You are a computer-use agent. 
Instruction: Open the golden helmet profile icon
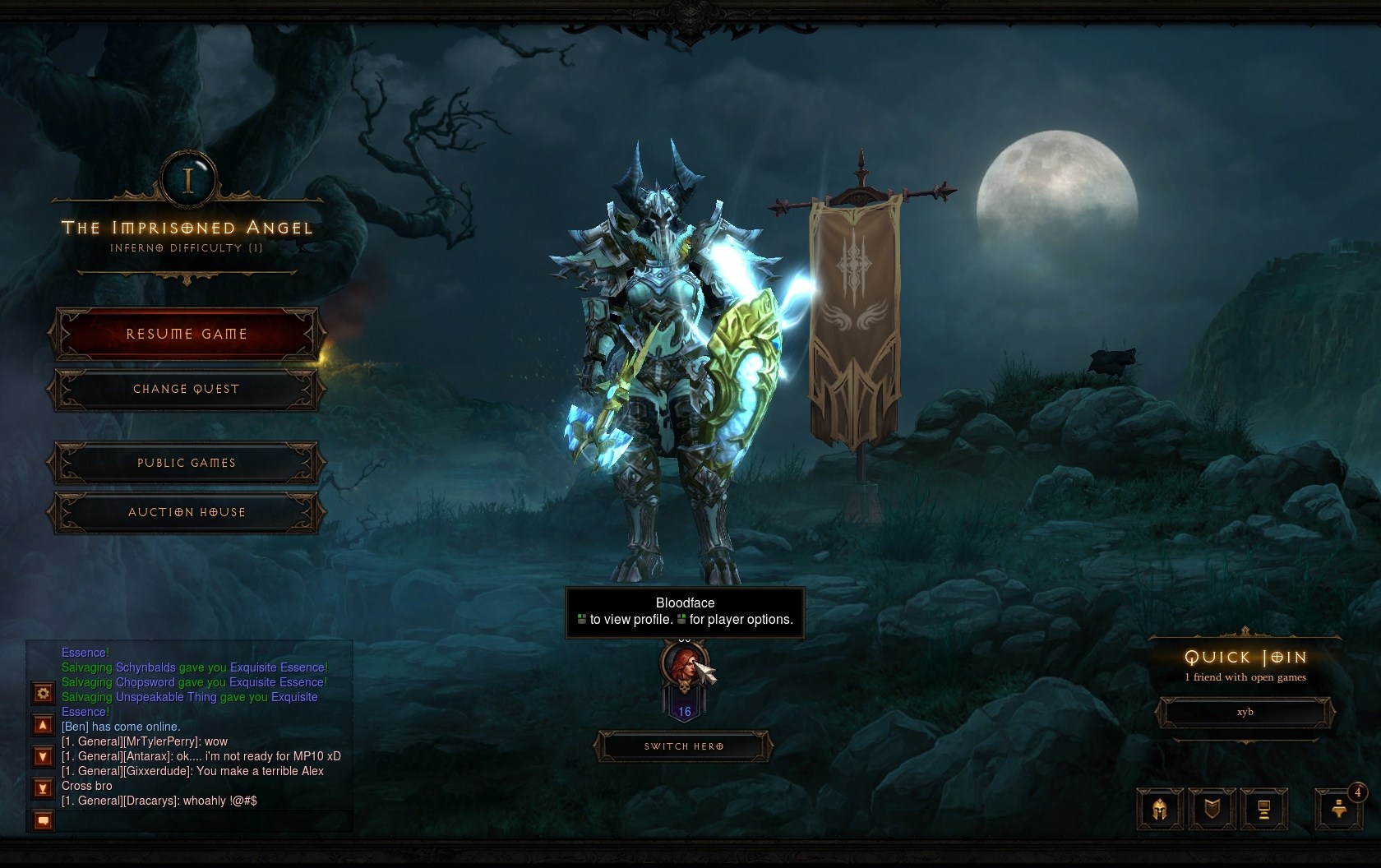(1160, 809)
